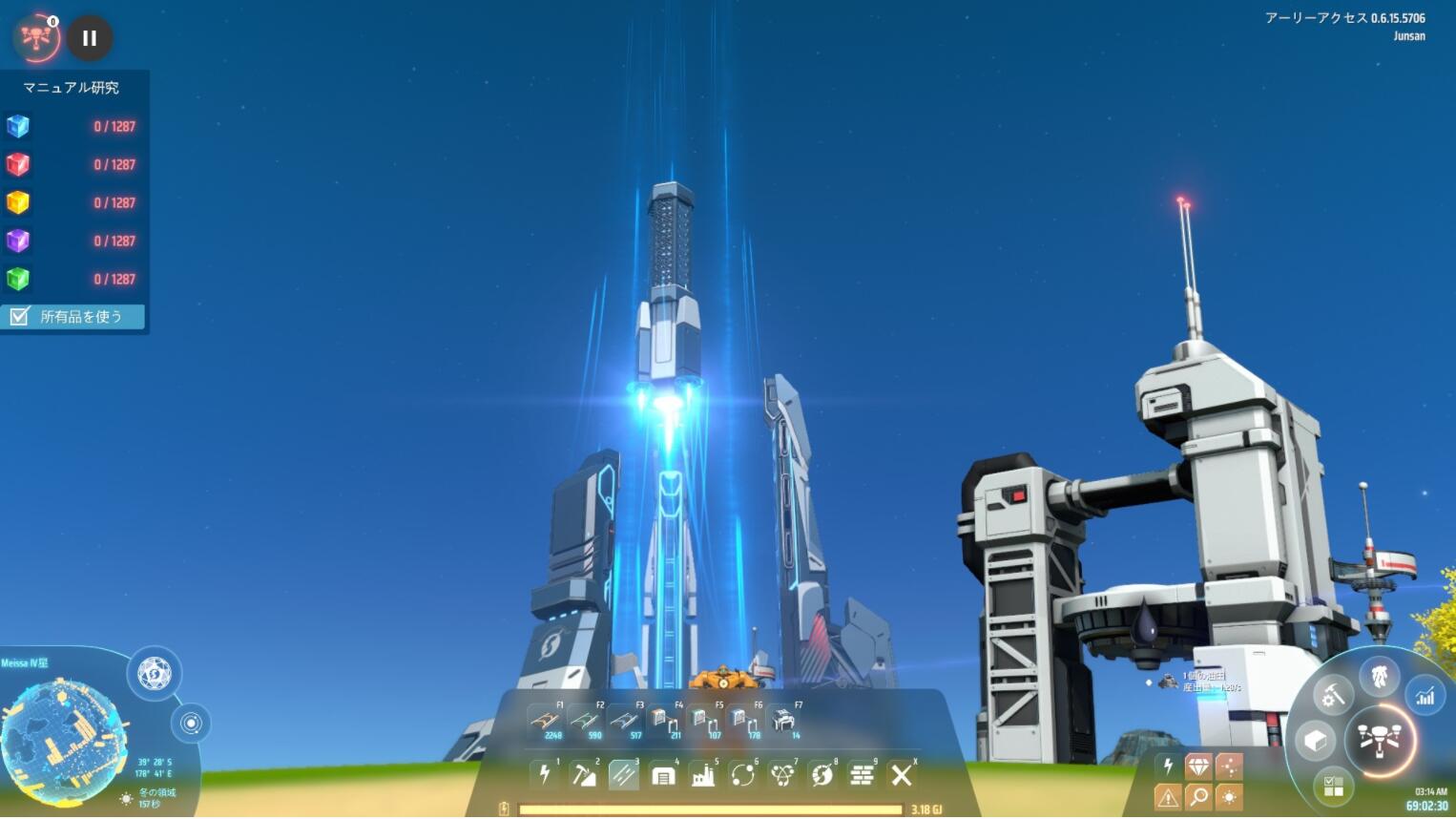Open the pickaxe mining build category
Image resolution: width=1456 pixels, height=819 pixels.
[x=584, y=775]
